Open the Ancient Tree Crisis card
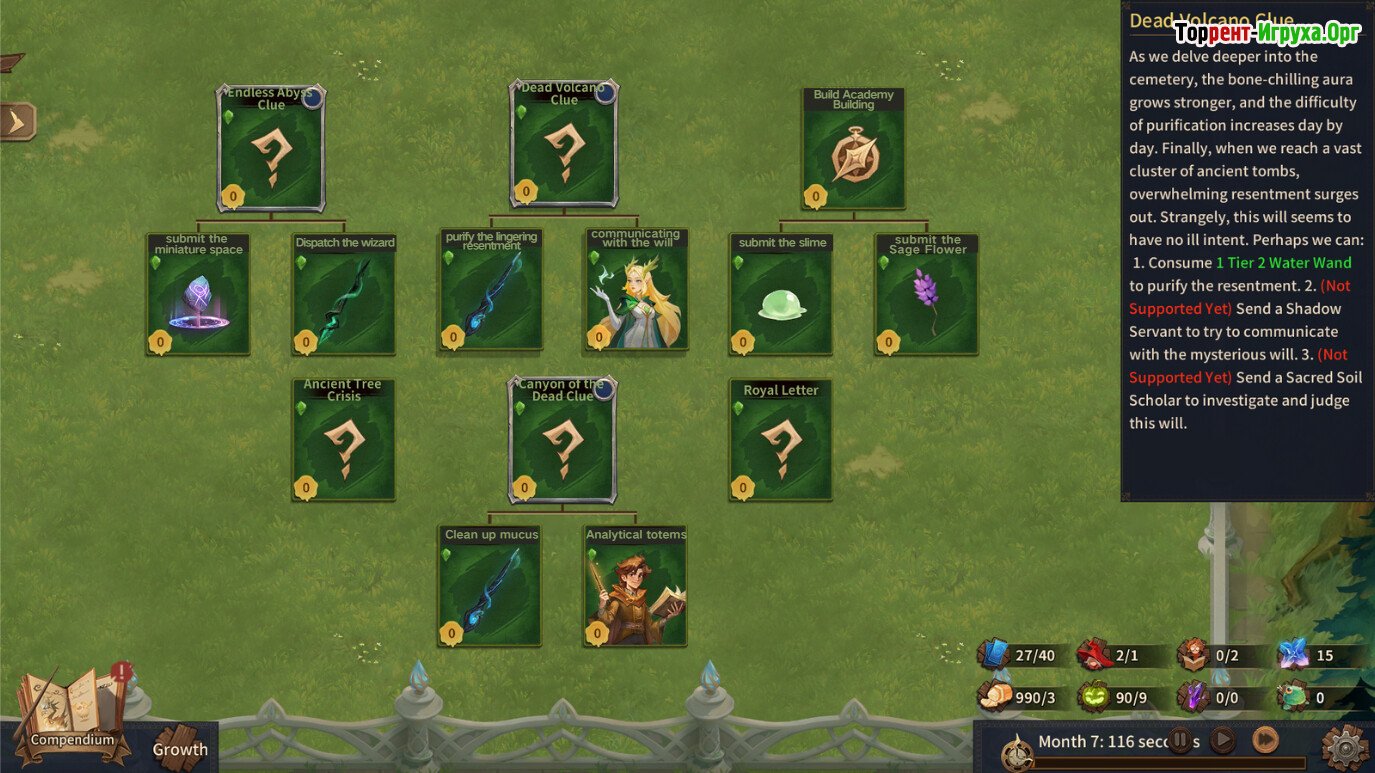Viewport: 1375px width, 773px height. click(343, 440)
